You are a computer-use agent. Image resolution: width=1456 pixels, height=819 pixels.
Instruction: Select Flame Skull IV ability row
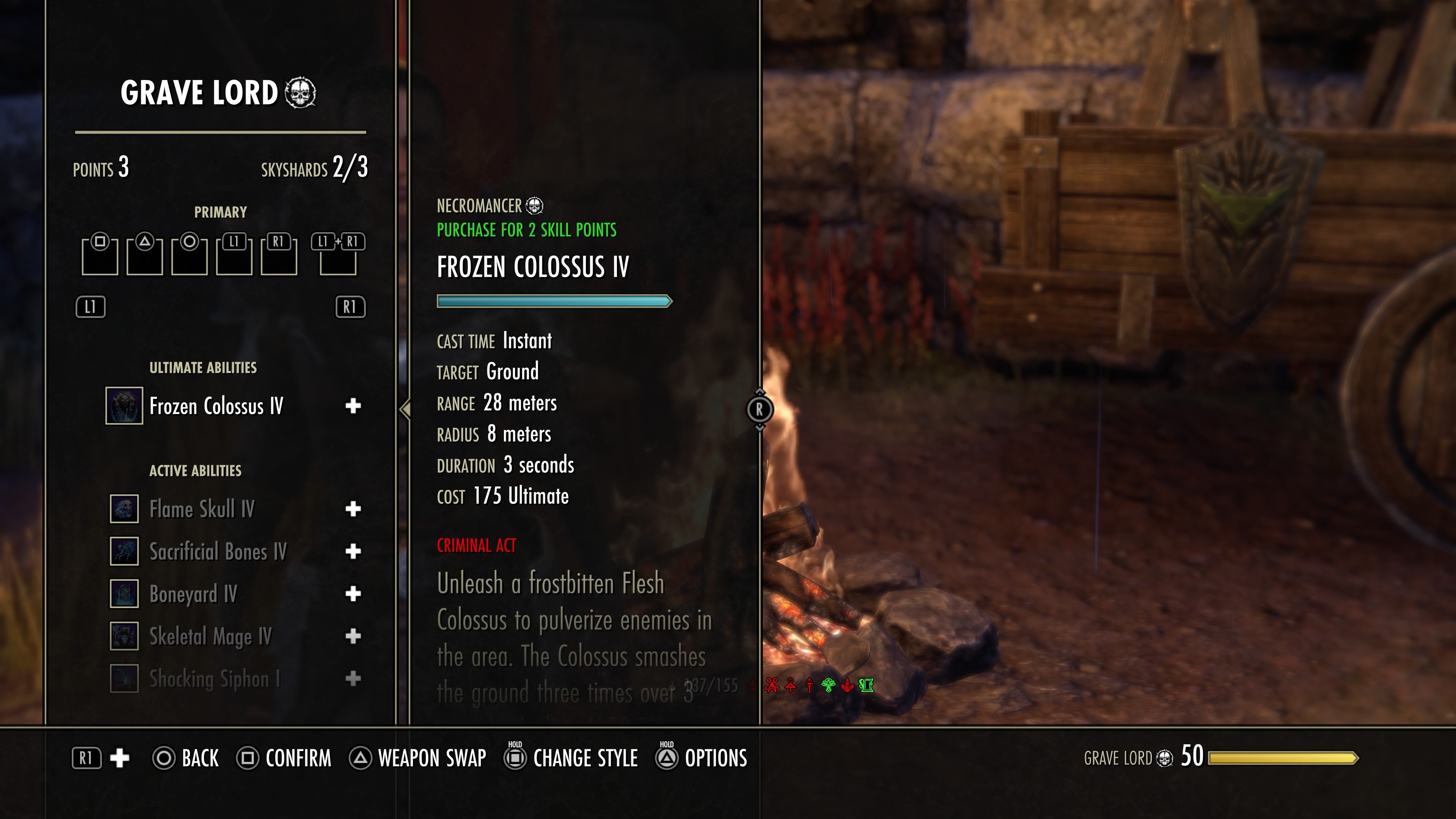(202, 509)
